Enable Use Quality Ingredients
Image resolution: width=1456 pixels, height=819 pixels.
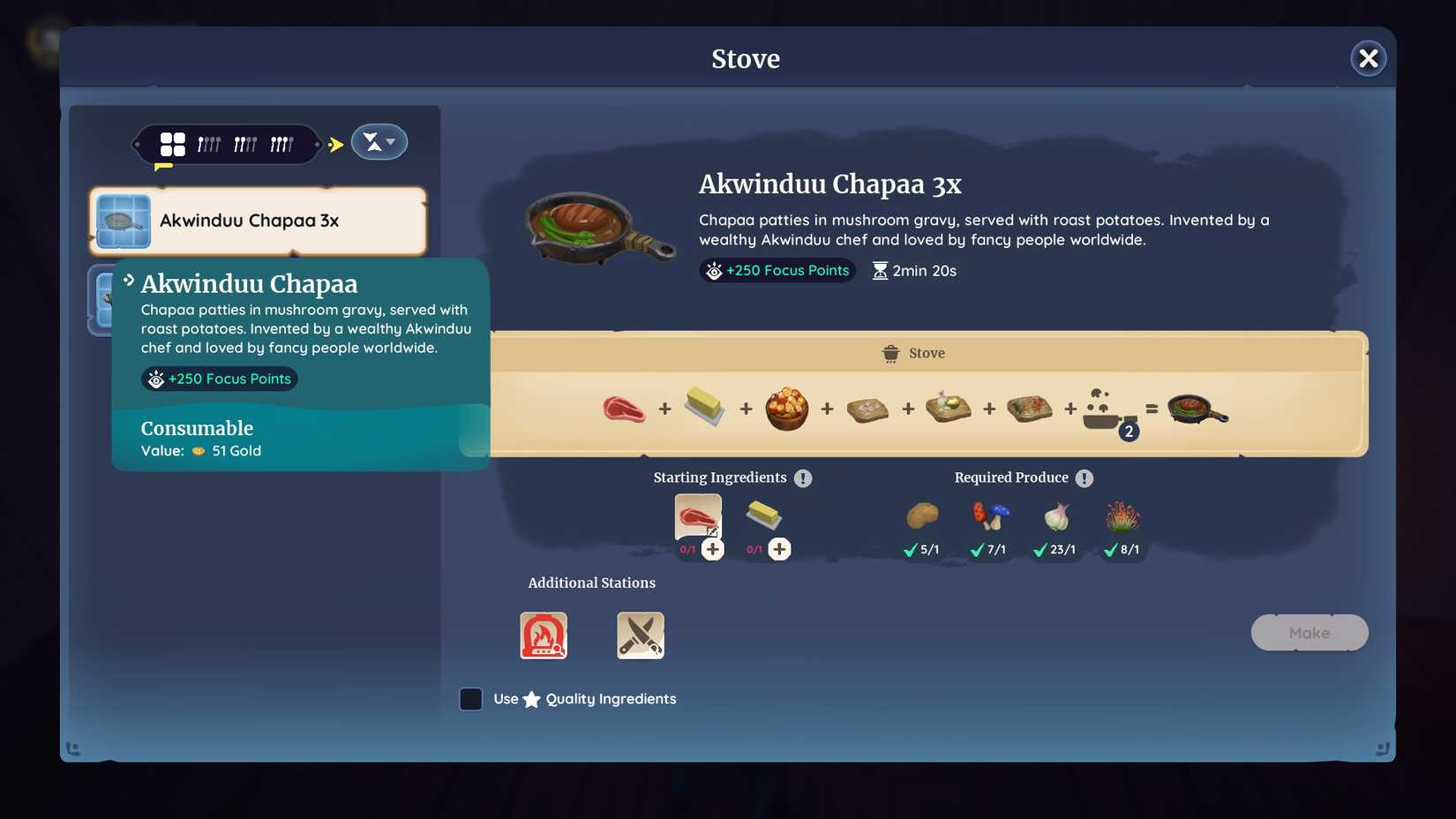471,699
